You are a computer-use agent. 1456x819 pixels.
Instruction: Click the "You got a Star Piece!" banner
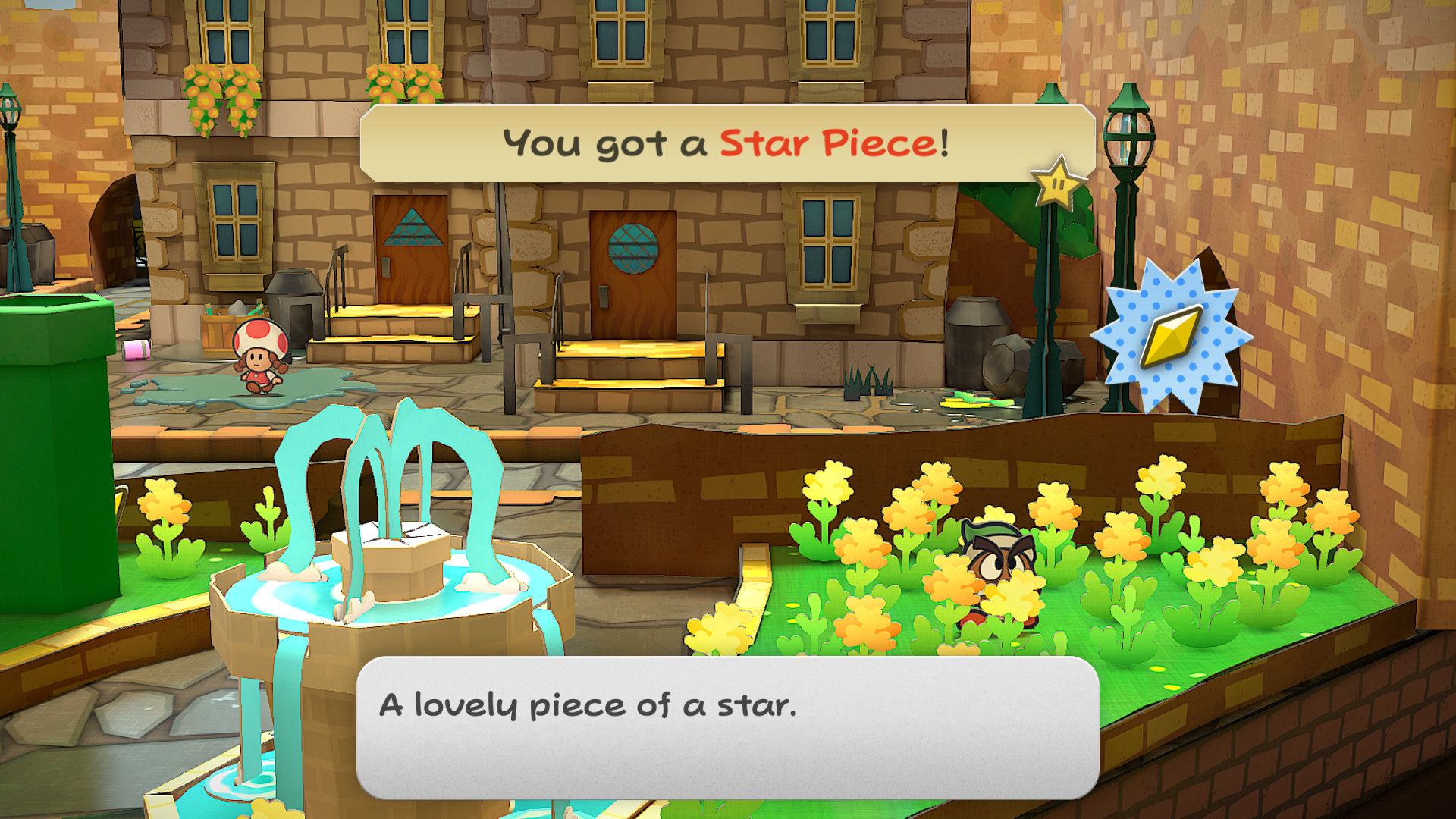(x=726, y=143)
